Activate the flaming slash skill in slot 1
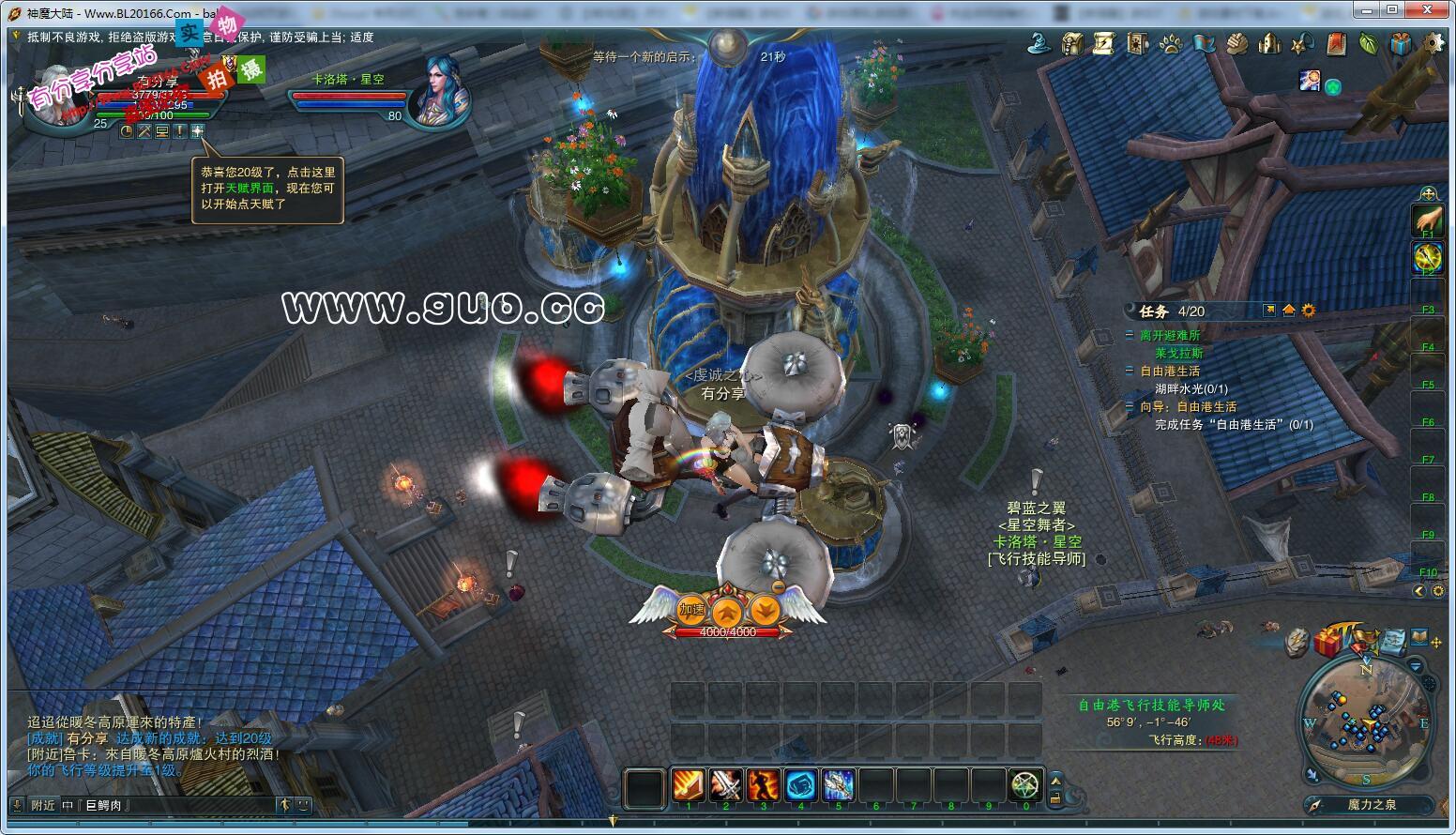 click(688, 785)
